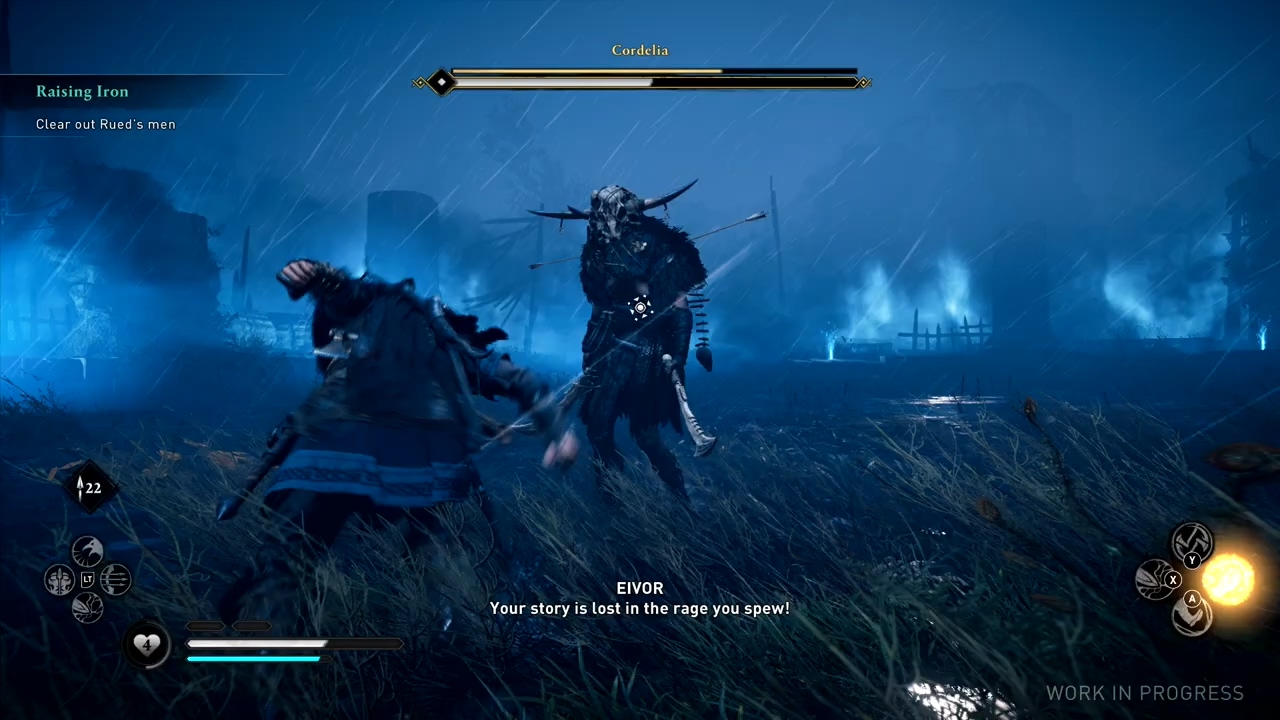Open the Raising Iron quest tracker
The width and height of the screenshot is (1280, 720).
pyautogui.click(x=82, y=92)
